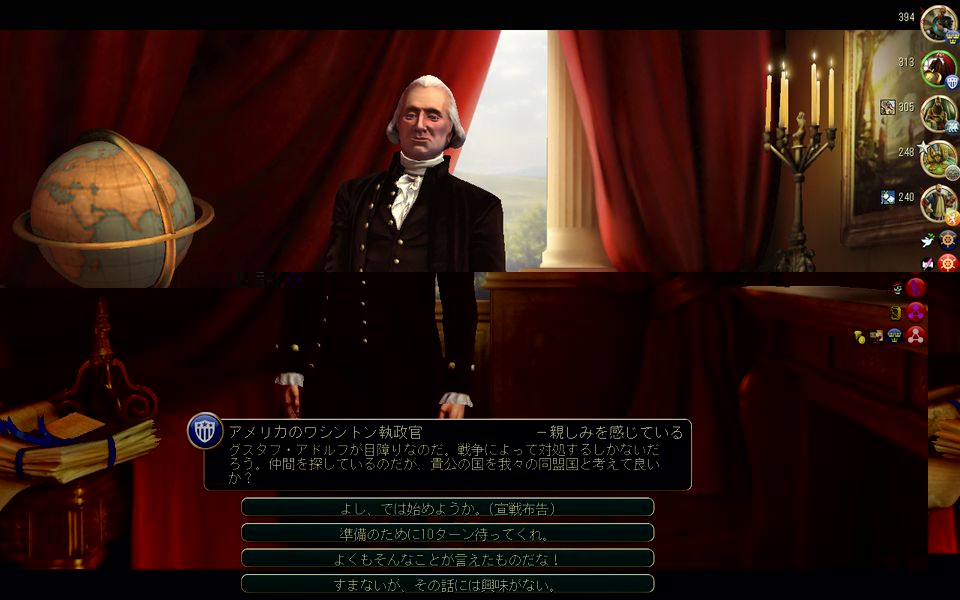Click the American shield emblem beside Washington's name
Screen dimensions: 960x600
[204, 431]
